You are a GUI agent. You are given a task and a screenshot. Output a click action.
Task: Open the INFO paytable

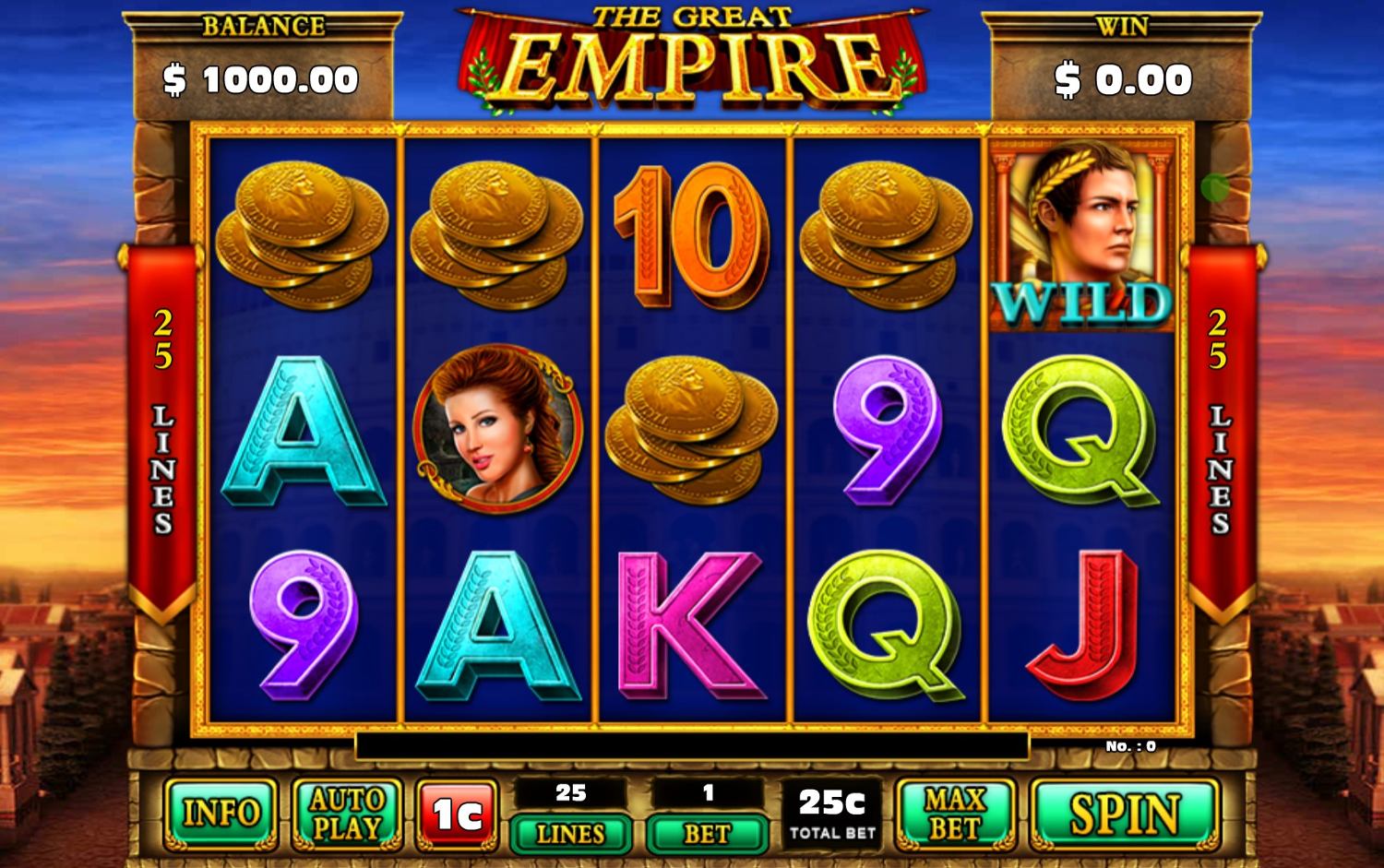coord(221,814)
